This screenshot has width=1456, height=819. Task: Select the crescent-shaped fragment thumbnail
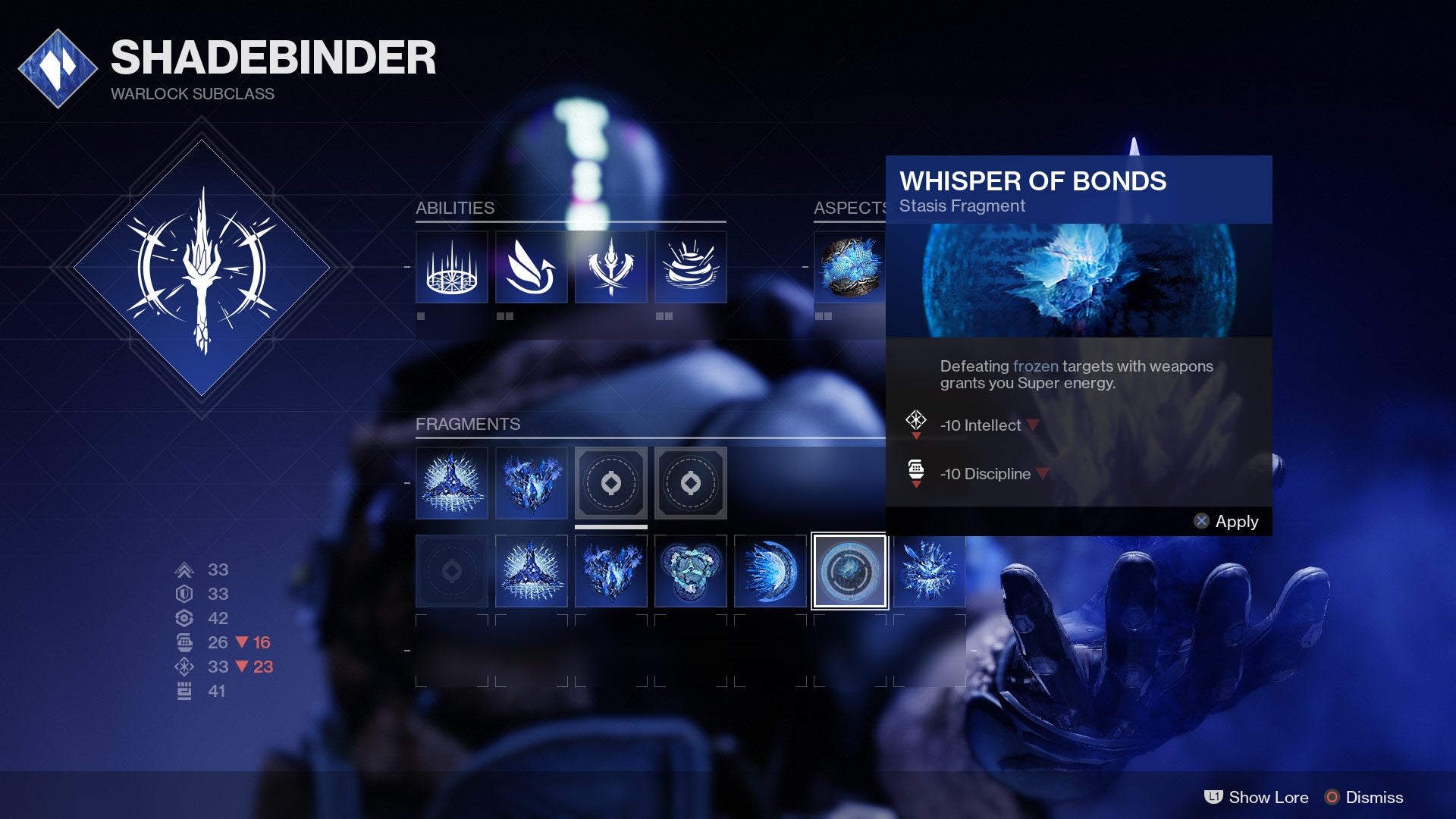770,571
